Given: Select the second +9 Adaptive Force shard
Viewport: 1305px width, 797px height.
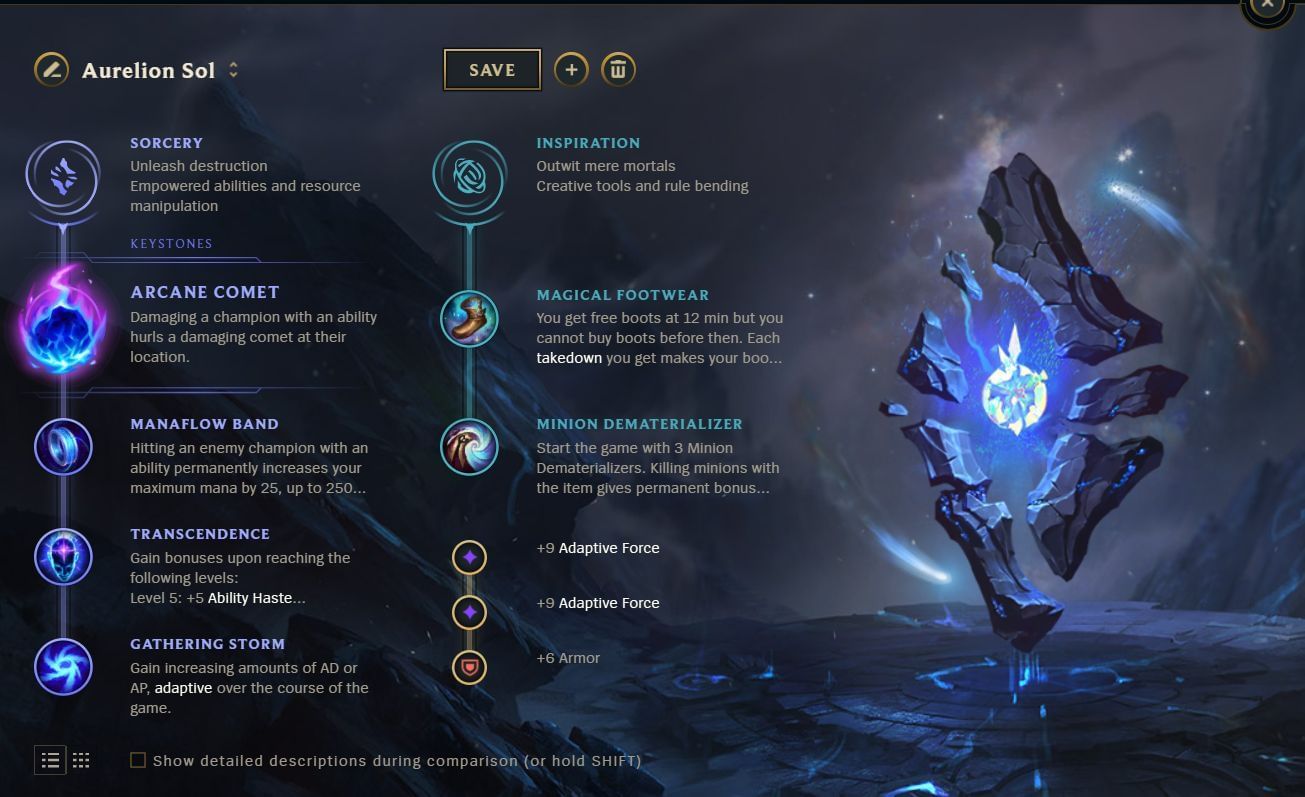Looking at the screenshot, I should [469, 612].
